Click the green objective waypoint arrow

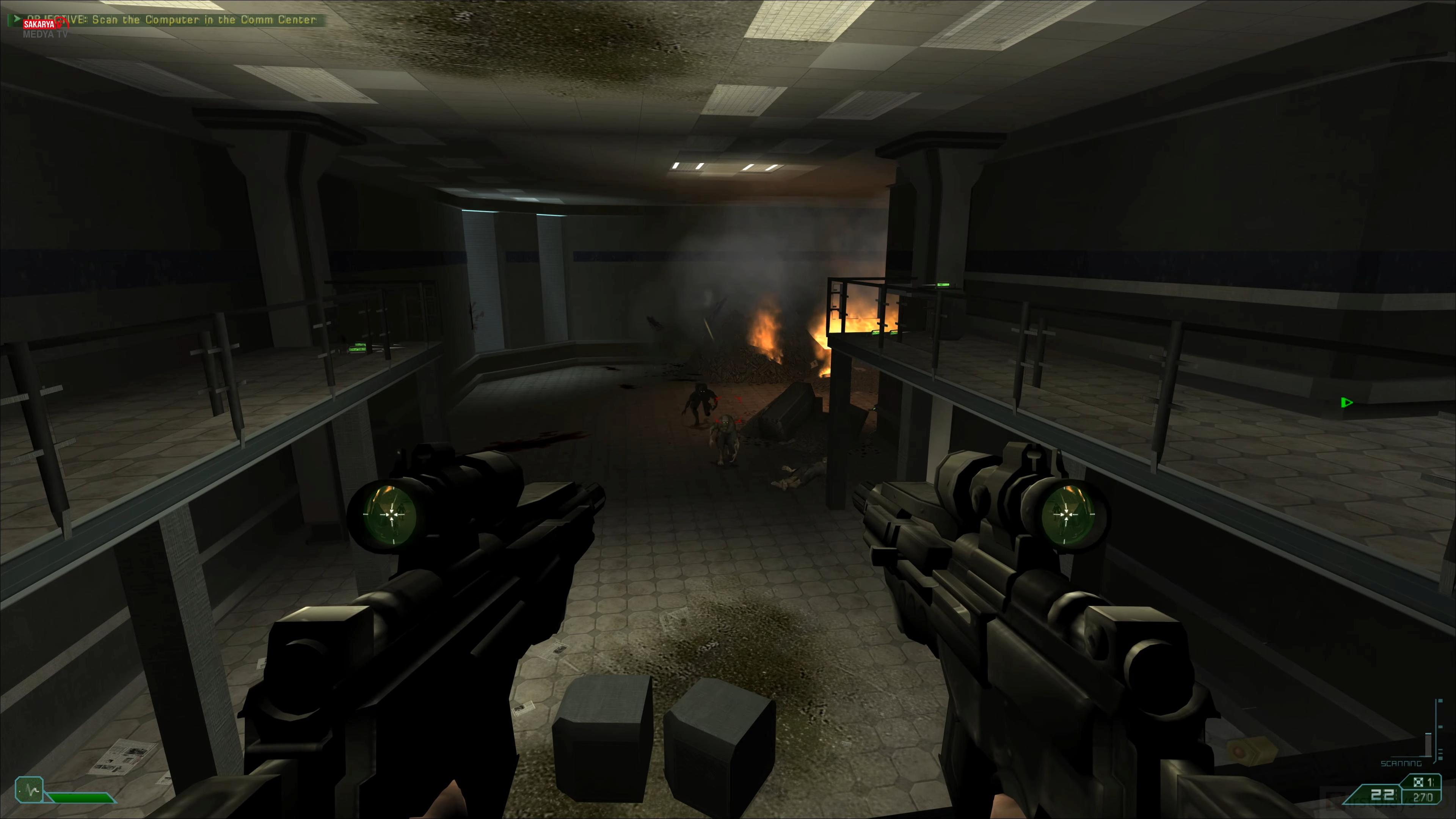point(1346,402)
